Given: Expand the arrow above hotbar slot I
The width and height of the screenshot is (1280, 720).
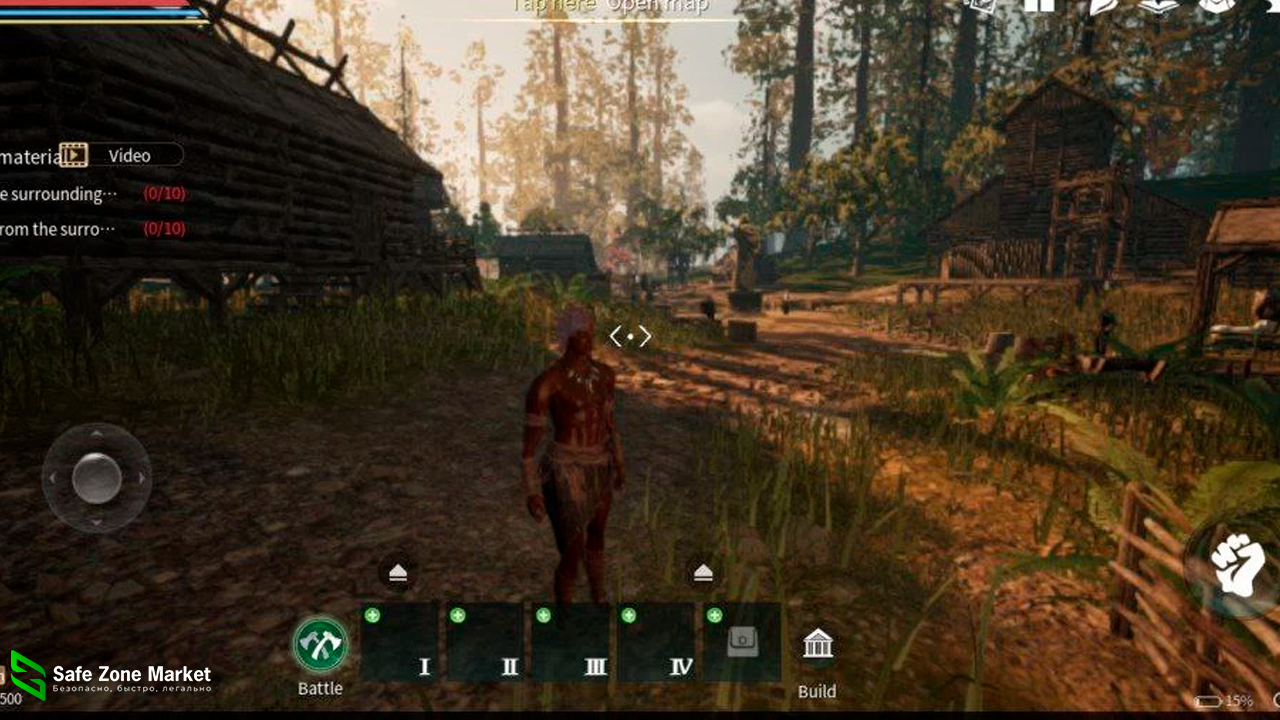Looking at the screenshot, I should click(x=398, y=572).
